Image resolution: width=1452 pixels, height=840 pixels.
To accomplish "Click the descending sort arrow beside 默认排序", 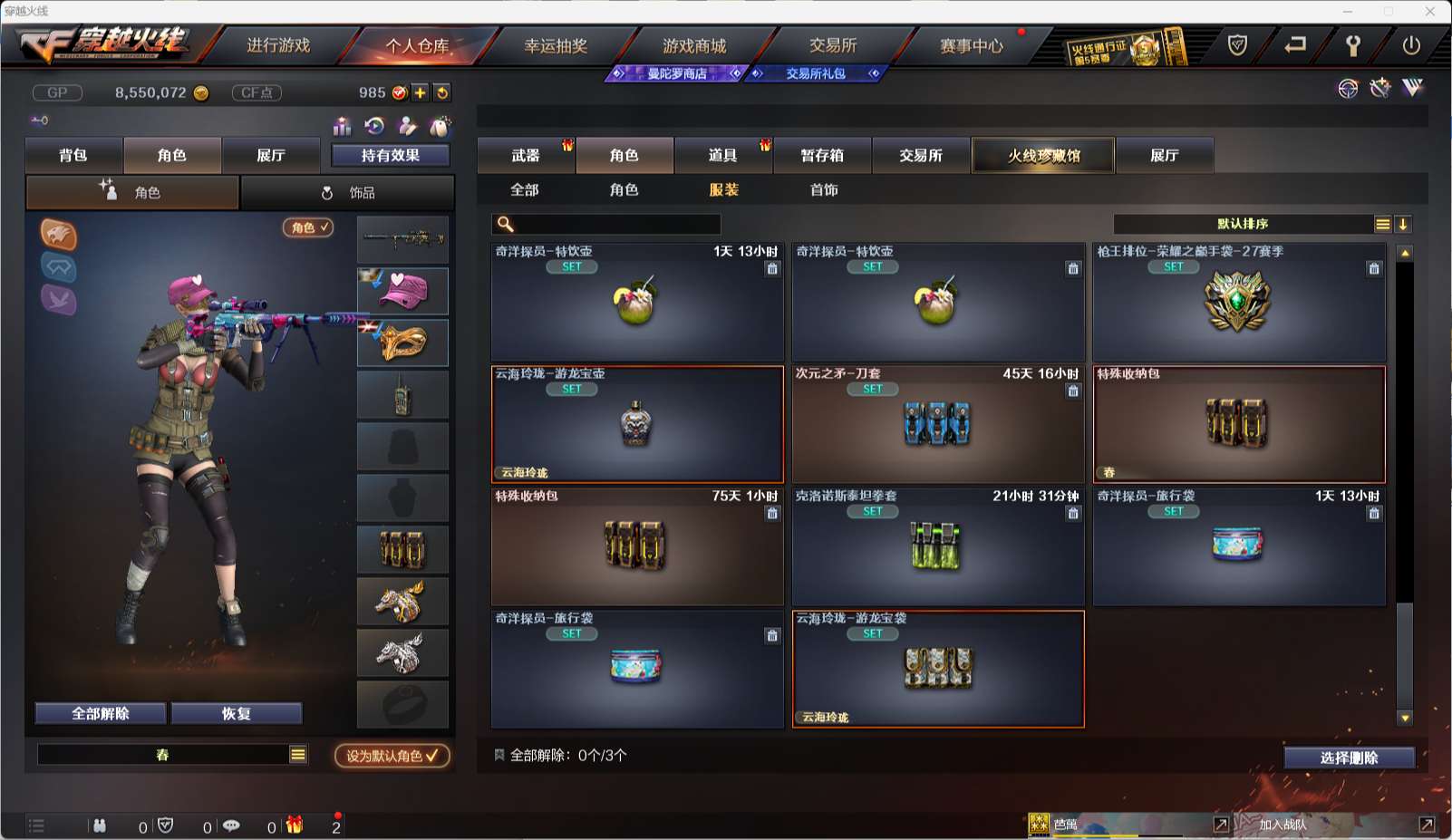I will [x=1403, y=223].
